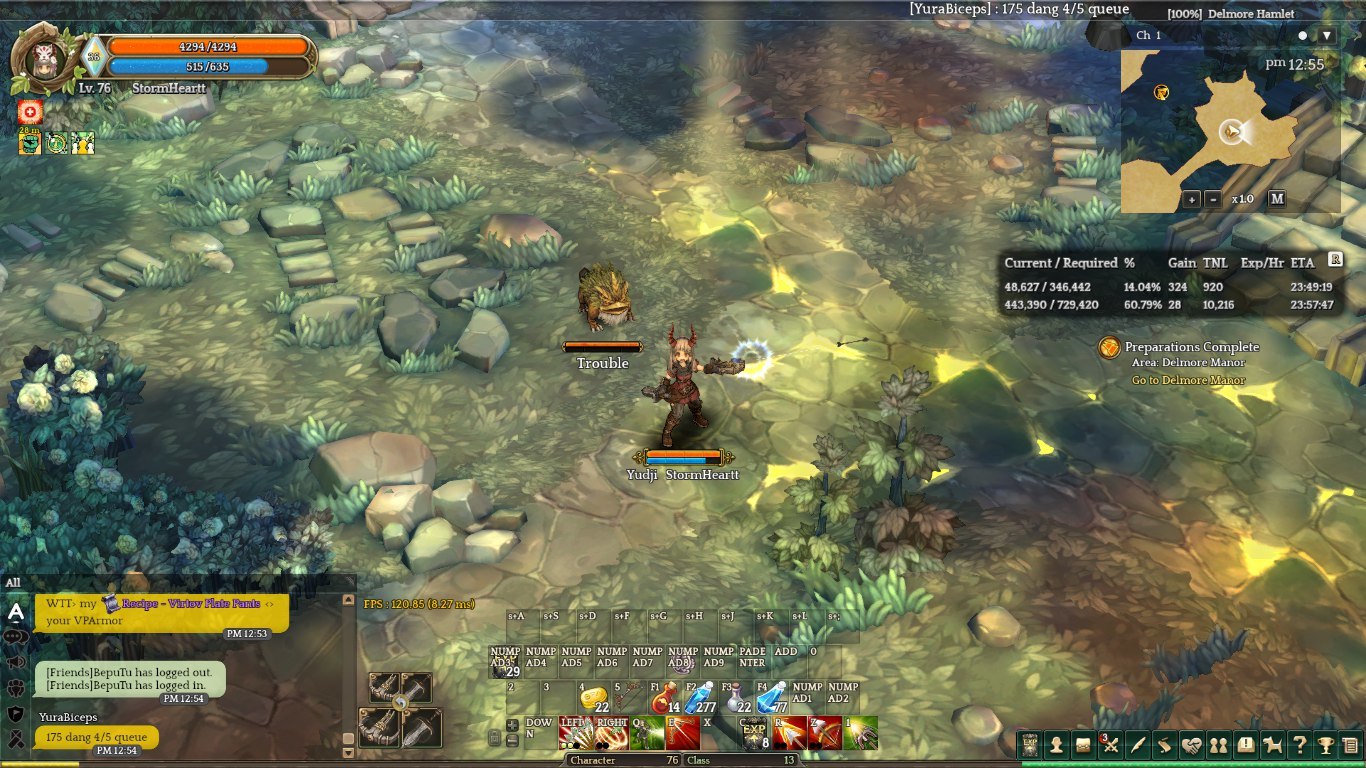Switch to the shout megaphone chat channel
The height and width of the screenshot is (768, 1366).
tap(16, 662)
